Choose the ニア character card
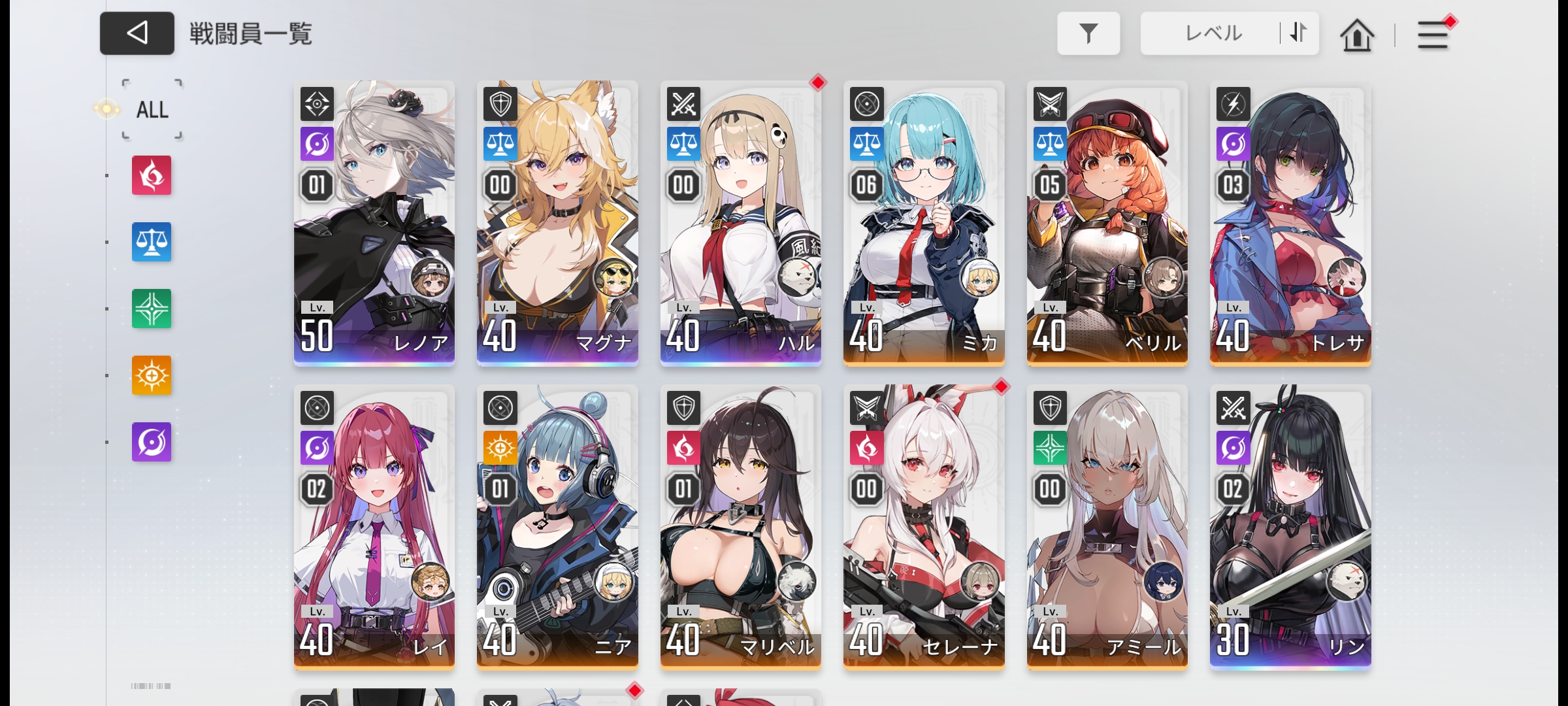Screen dimensions: 1568x706 [x=557, y=526]
